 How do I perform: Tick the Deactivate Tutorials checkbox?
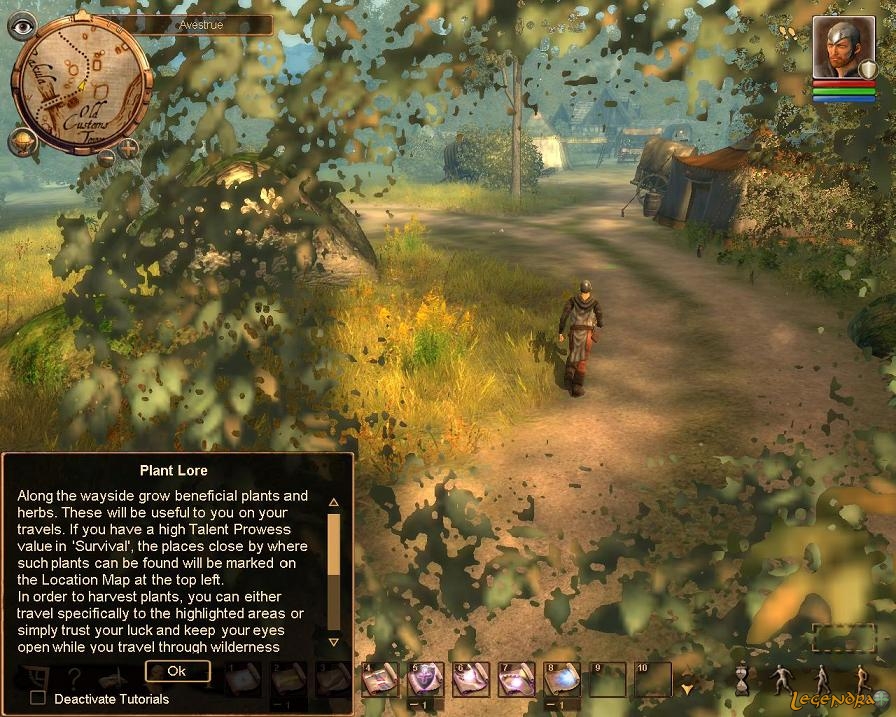tap(38, 698)
